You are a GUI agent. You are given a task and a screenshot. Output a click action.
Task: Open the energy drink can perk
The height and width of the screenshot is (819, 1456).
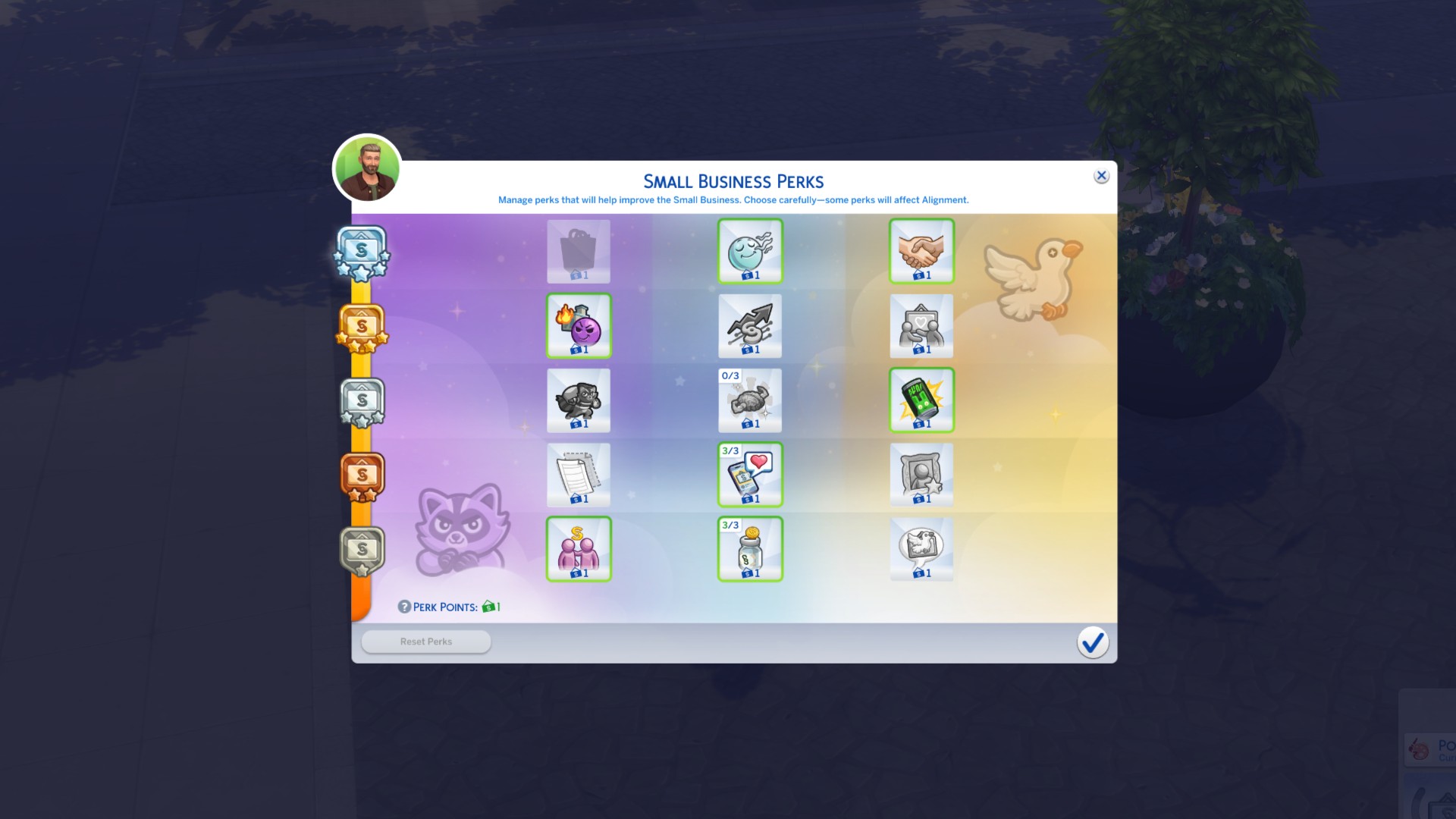(921, 400)
